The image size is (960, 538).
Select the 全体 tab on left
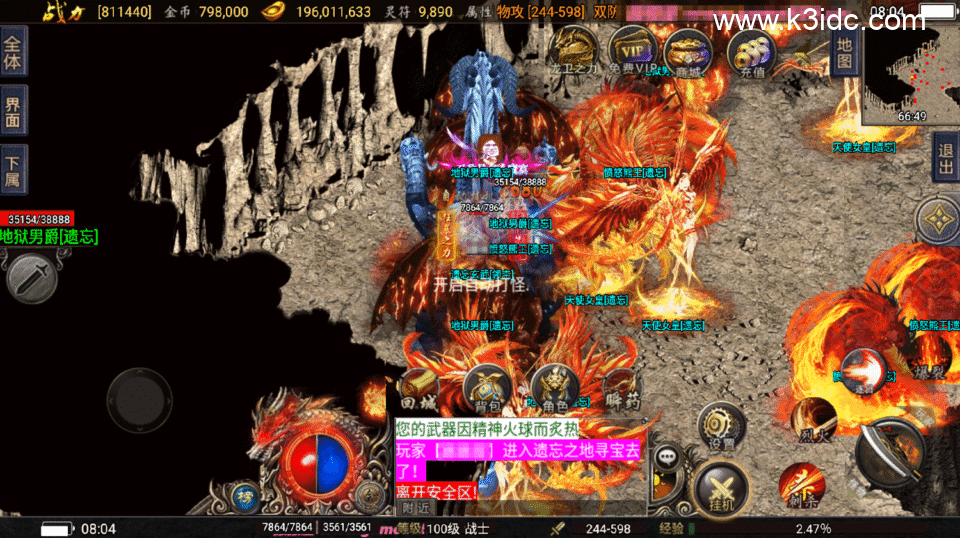[x=13, y=50]
